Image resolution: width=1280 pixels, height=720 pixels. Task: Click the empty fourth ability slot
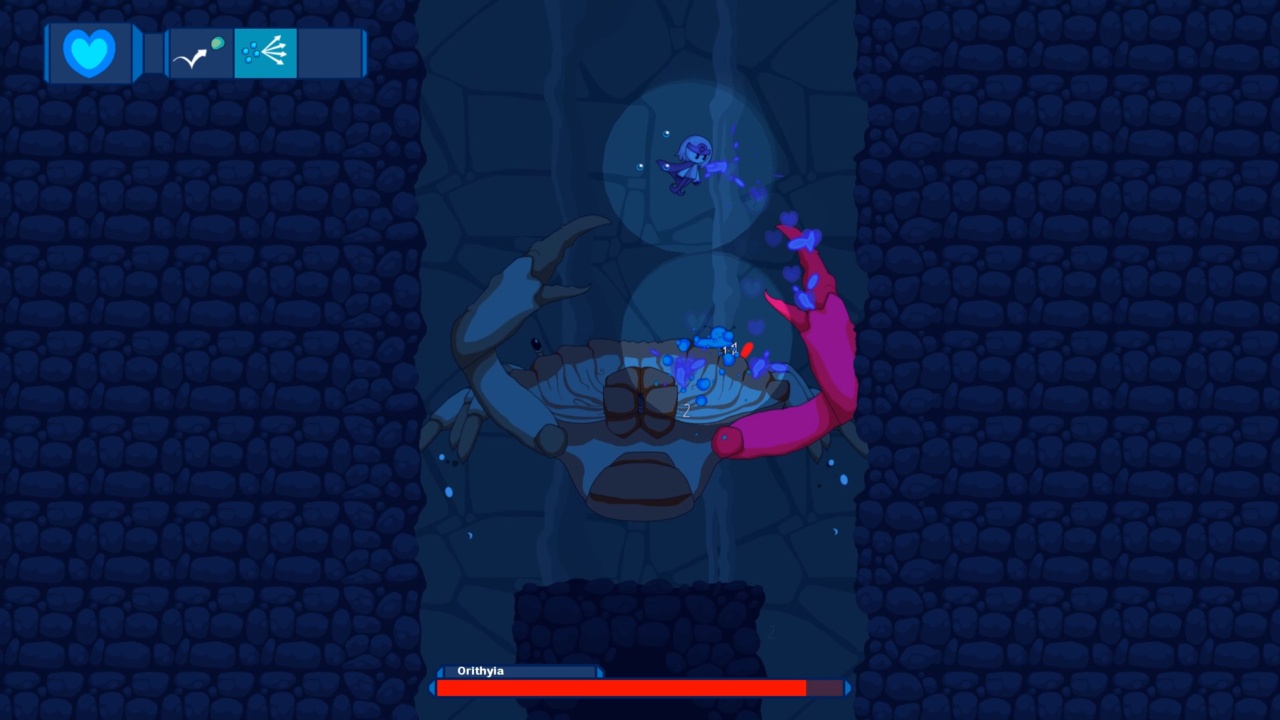[330, 52]
